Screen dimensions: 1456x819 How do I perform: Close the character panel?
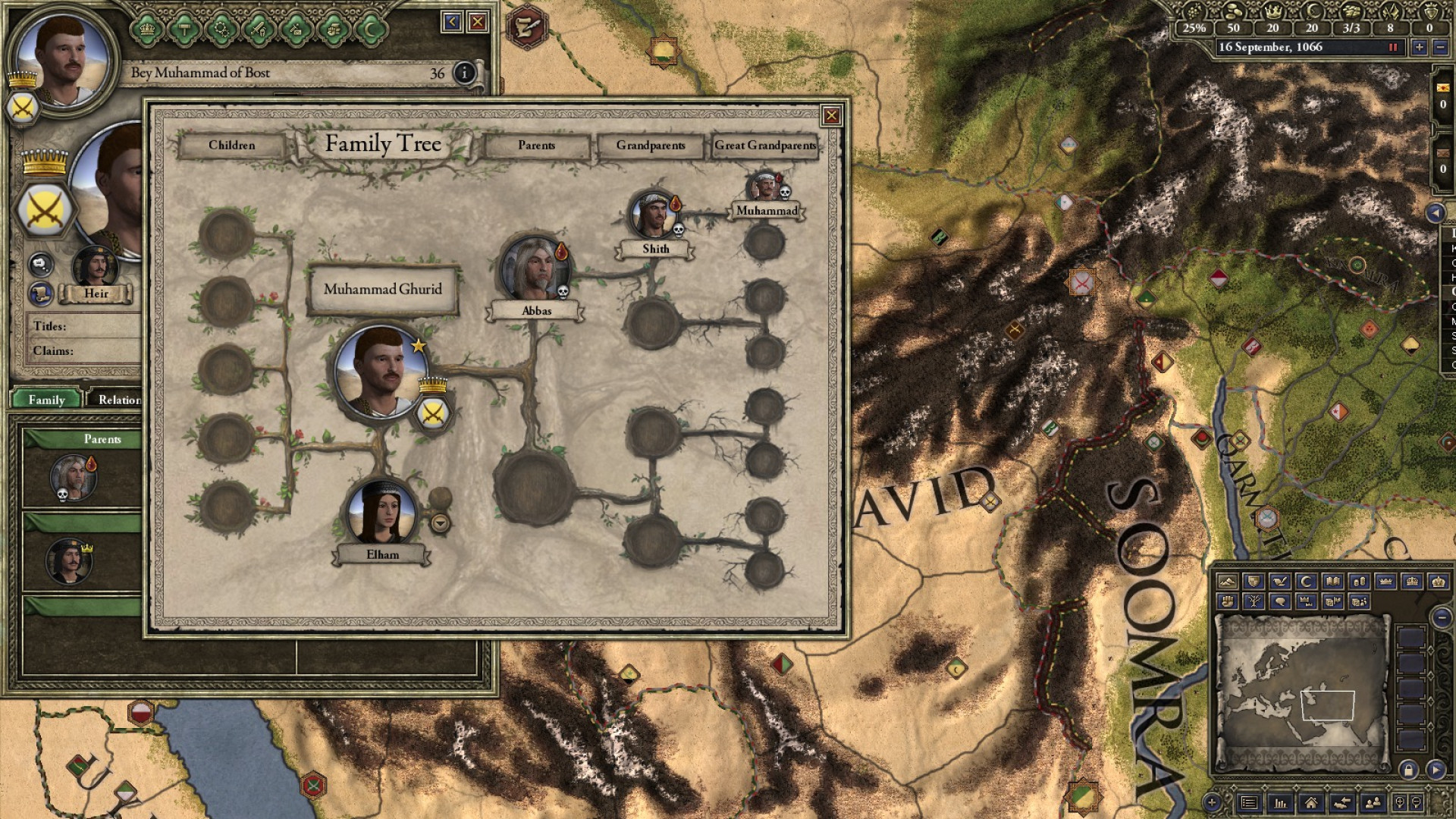click(x=477, y=22)
